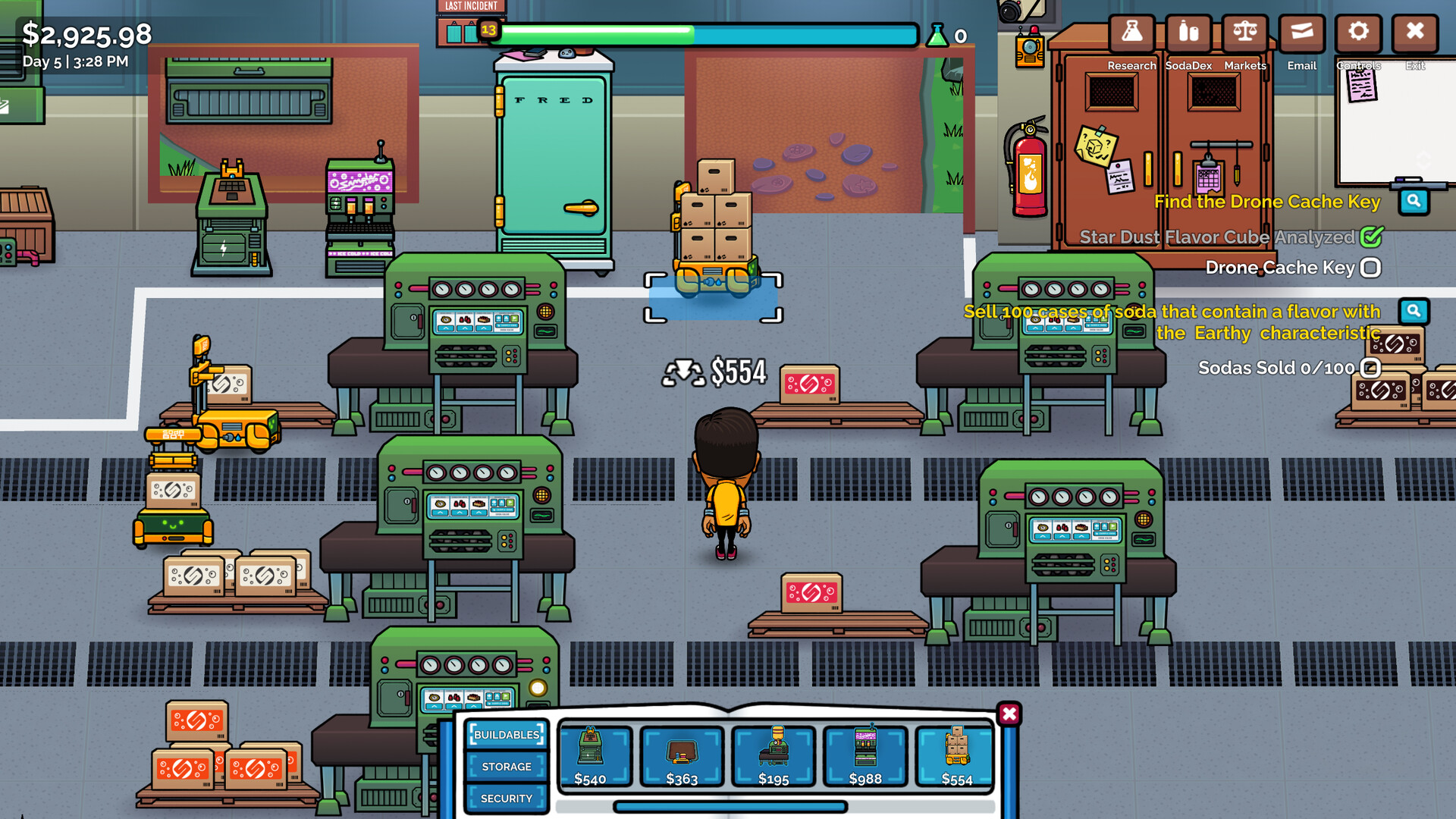This screenshot has width=1456, height=819.
Task: Open the SodaDex via bottles icon
Action: click(1188, 33)
